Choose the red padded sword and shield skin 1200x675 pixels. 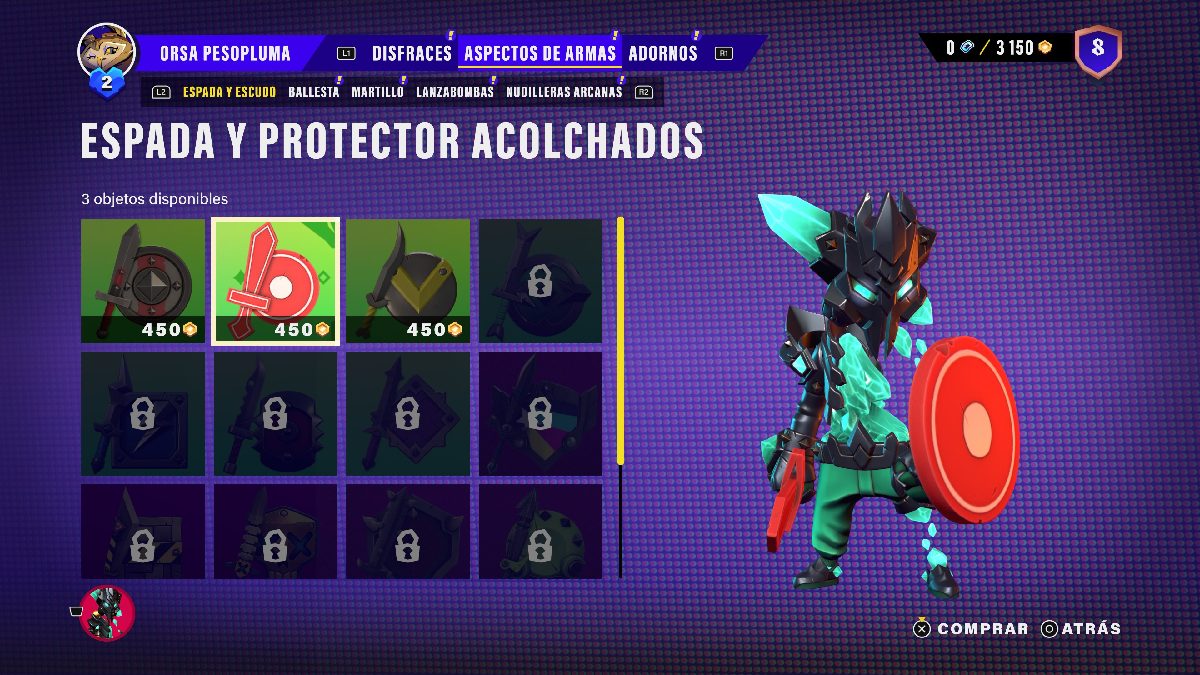pyautogui.click(x=276, y=281)
